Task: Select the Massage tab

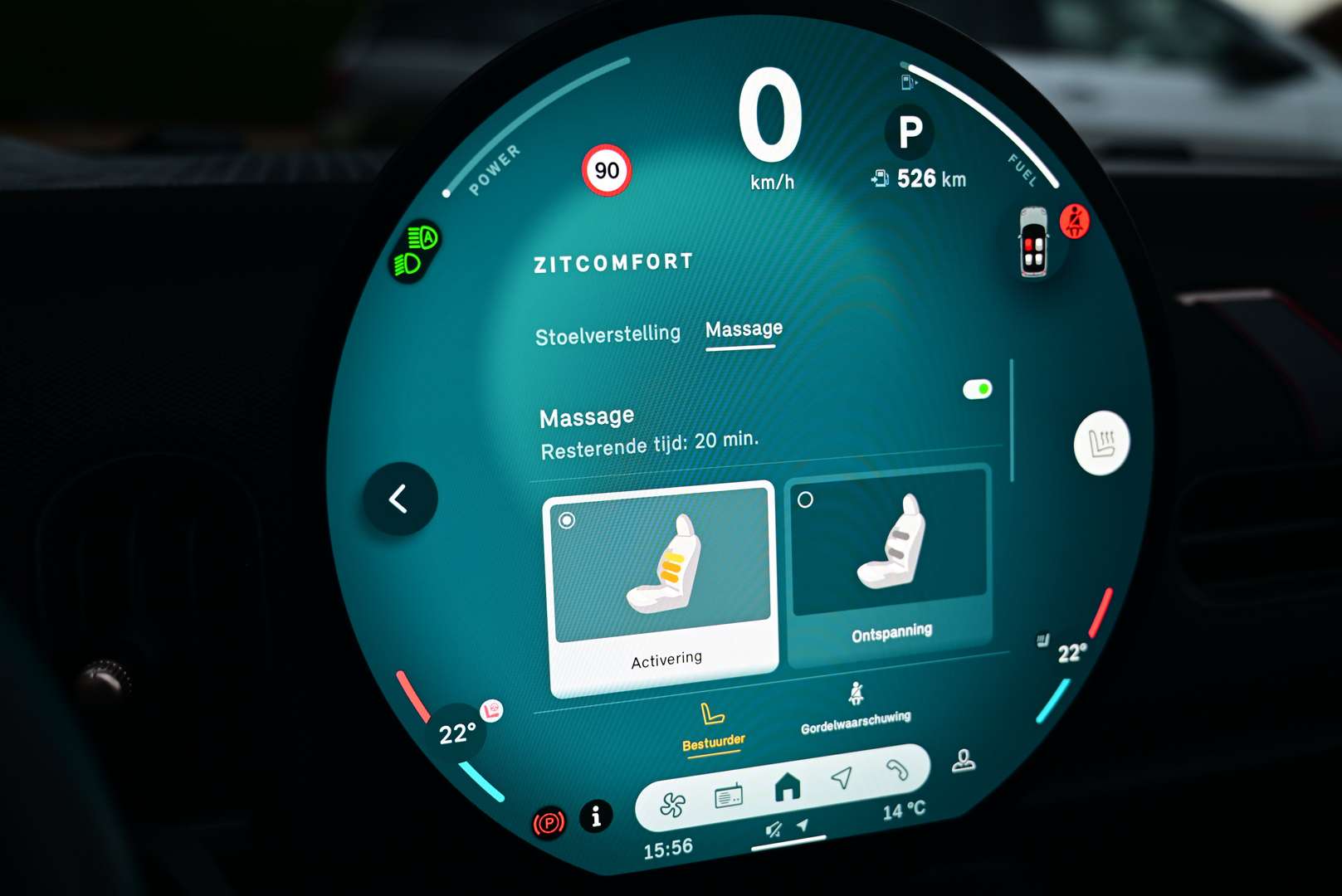Action: (744, 329)
